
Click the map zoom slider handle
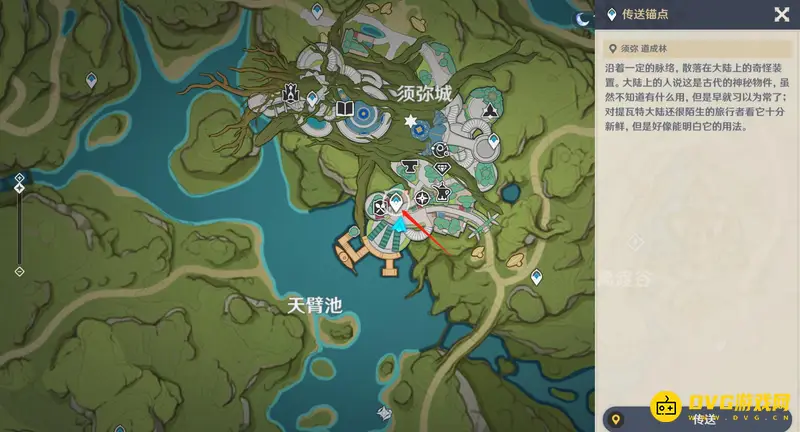click(x=19, y=189)
